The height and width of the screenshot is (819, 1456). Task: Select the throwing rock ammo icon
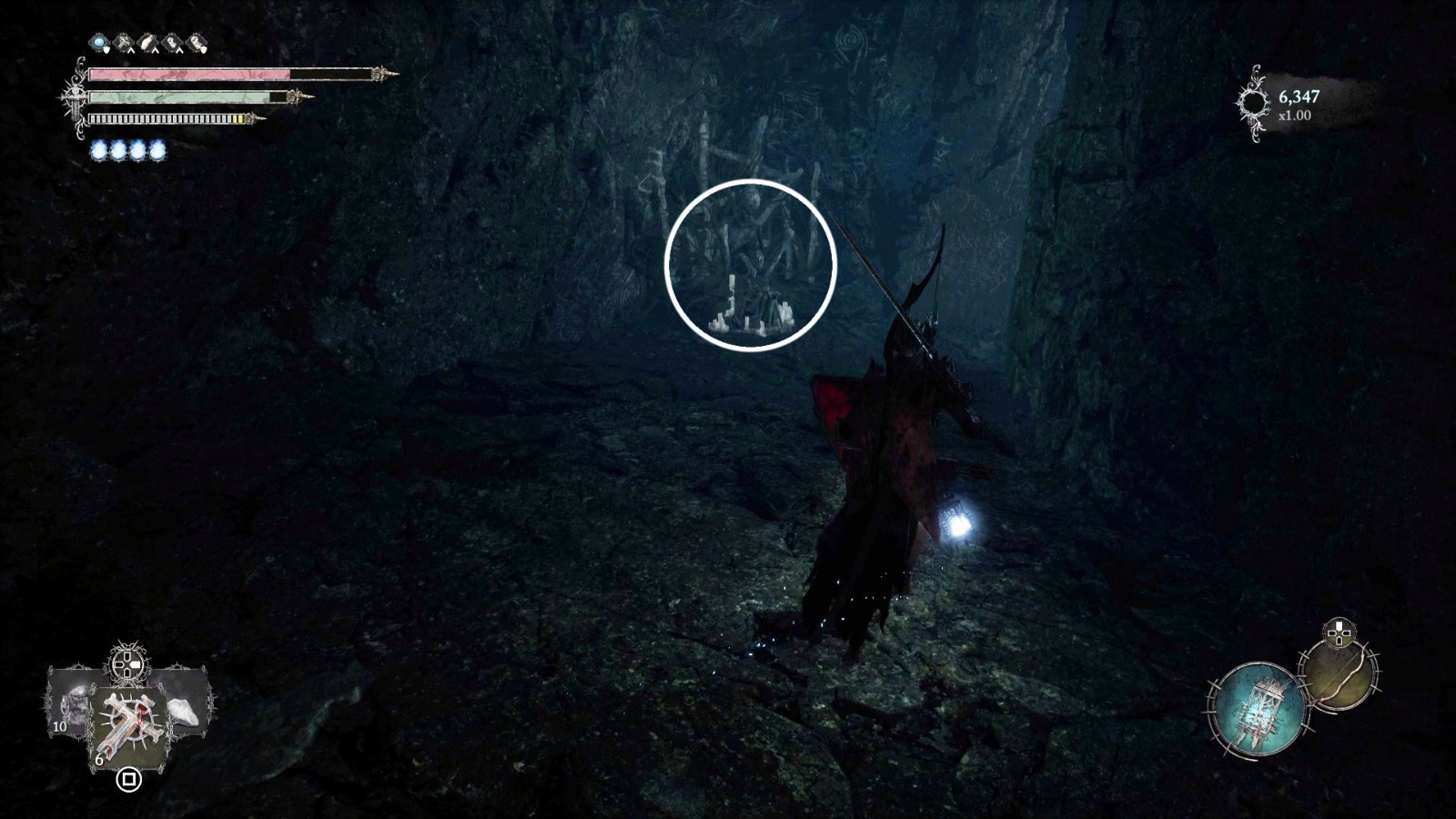pos(184,712)
